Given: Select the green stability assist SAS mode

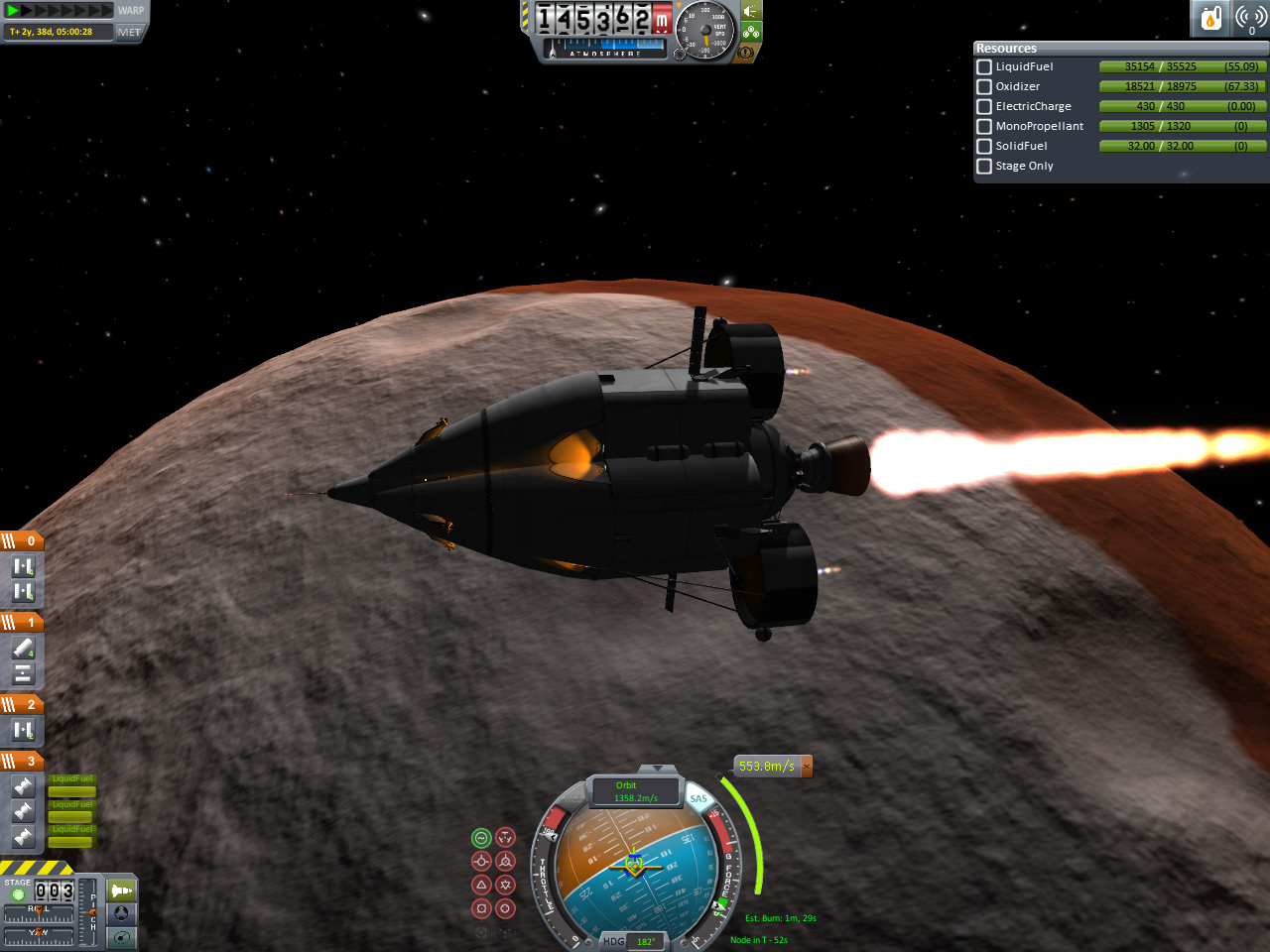Looking at the screenshot, I should pyautogui.click(x=481, y=838).
